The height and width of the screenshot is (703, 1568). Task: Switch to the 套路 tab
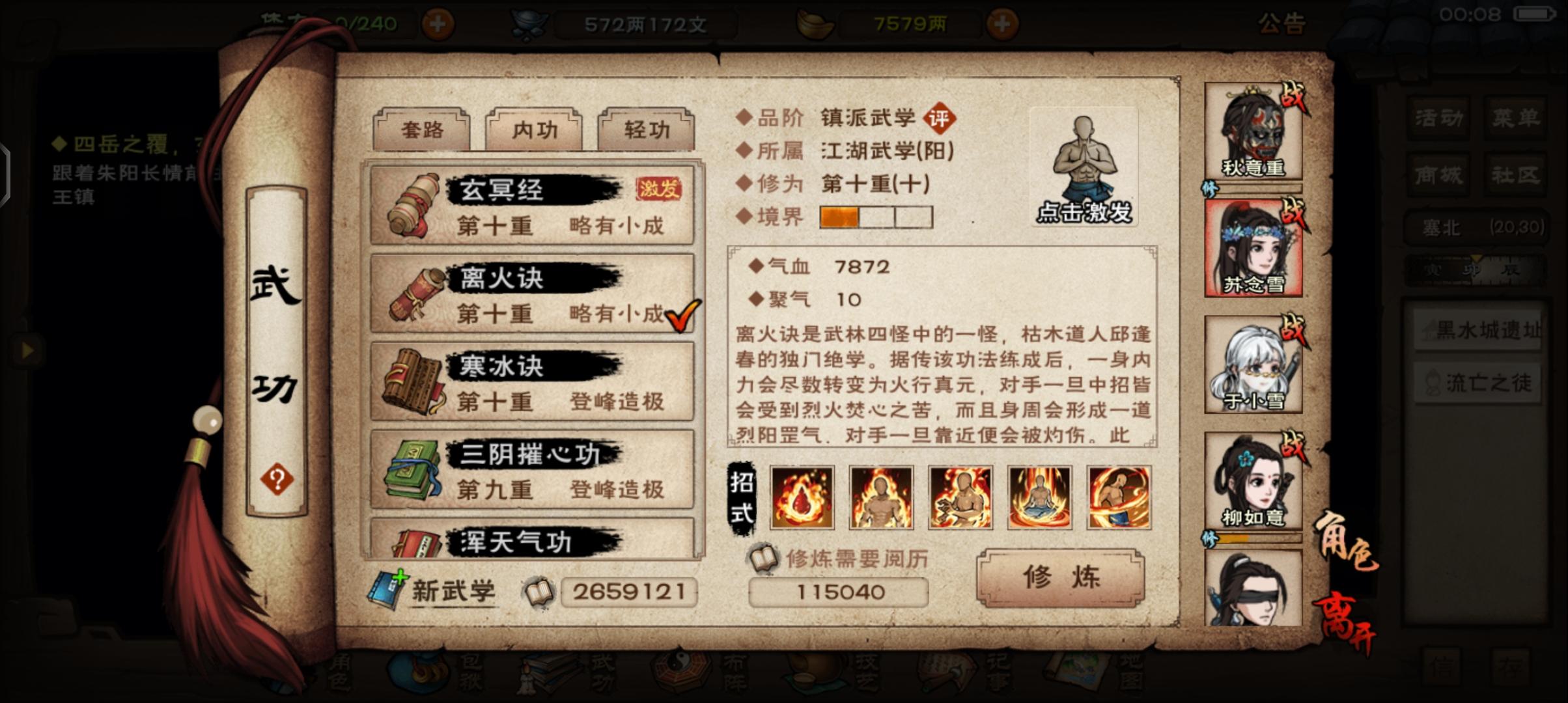pos(422,130)
